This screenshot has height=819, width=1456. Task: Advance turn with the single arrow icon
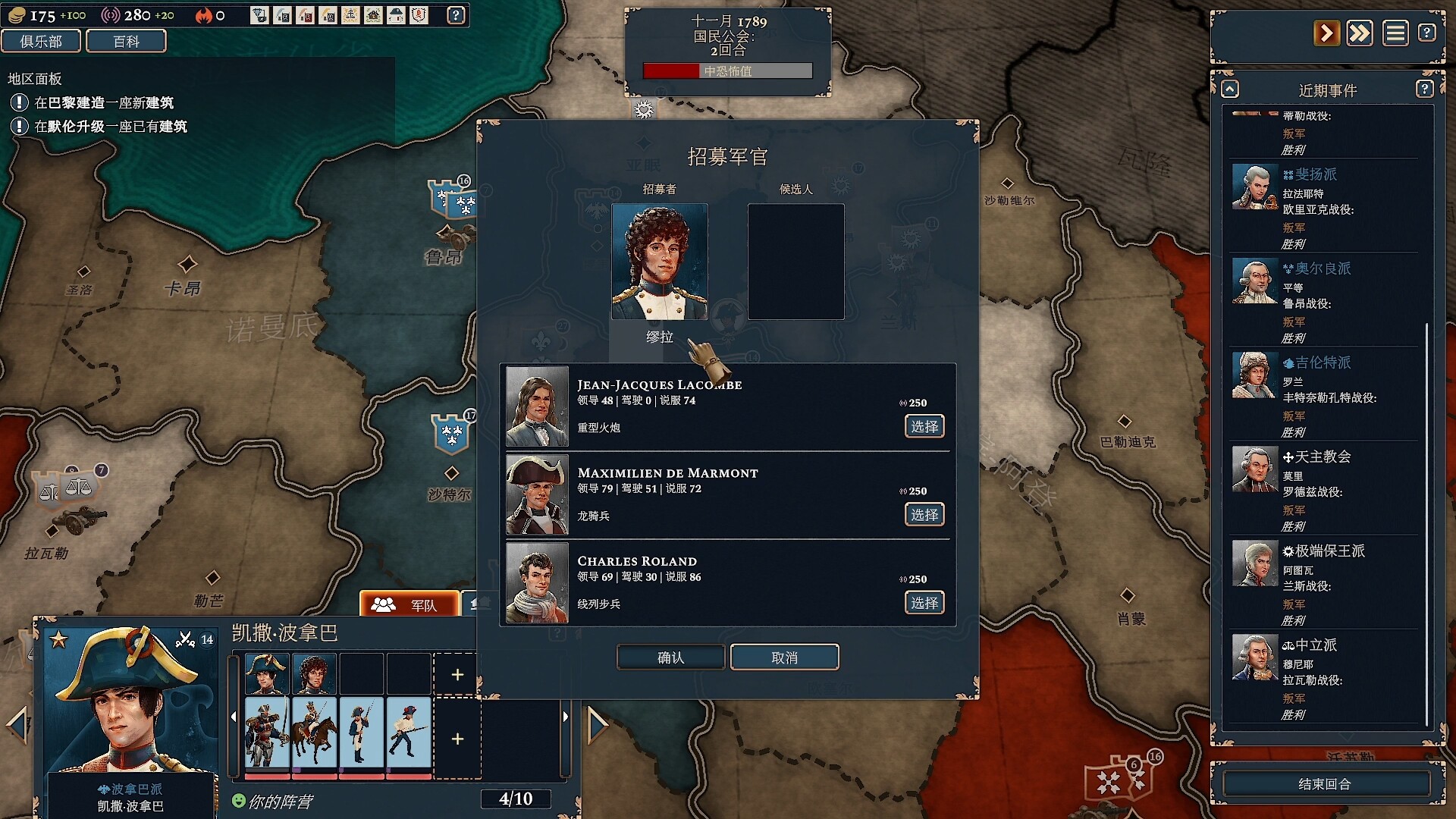(1327, 33)
